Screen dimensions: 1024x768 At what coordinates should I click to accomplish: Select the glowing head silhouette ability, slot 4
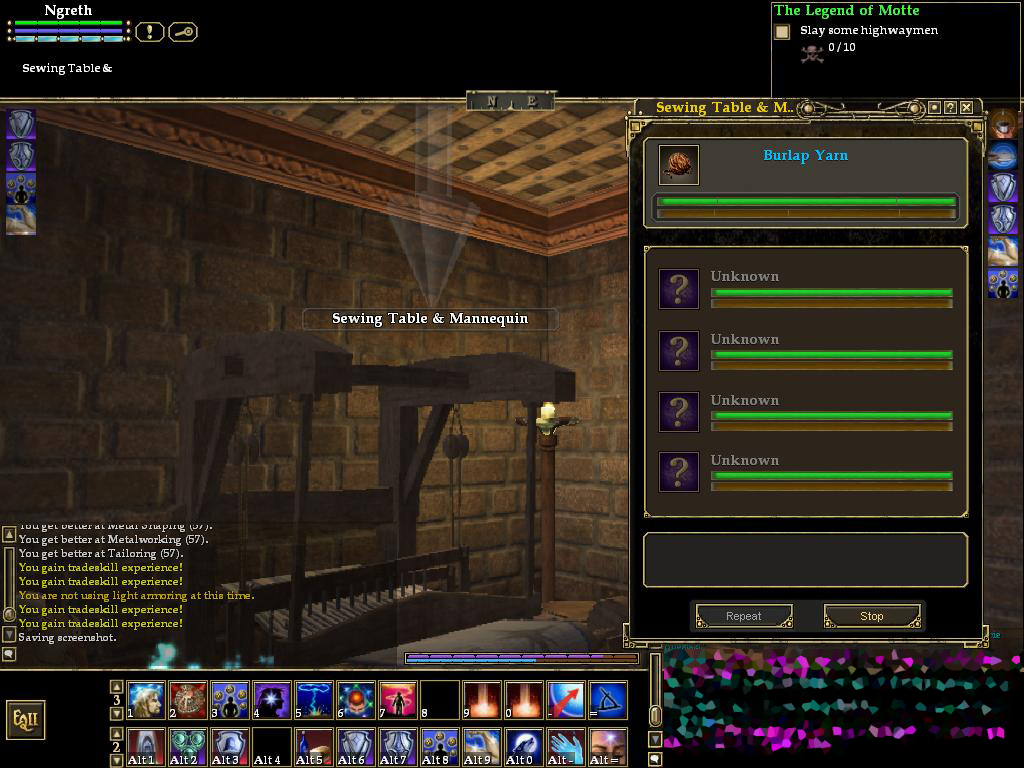click(272, 700)
